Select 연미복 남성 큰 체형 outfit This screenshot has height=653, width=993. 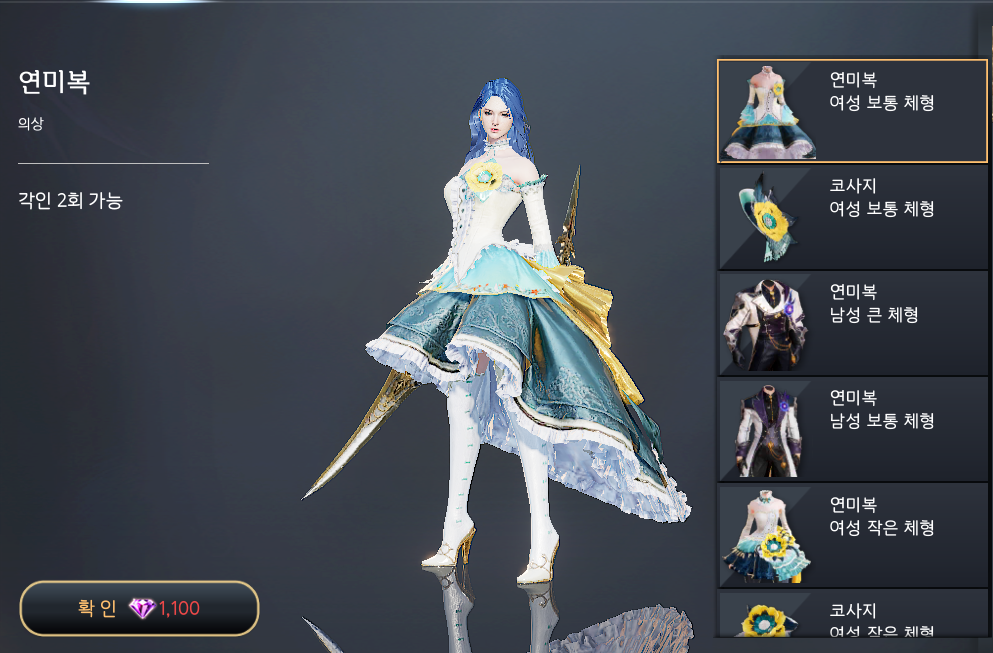click(x=852, y=323)
